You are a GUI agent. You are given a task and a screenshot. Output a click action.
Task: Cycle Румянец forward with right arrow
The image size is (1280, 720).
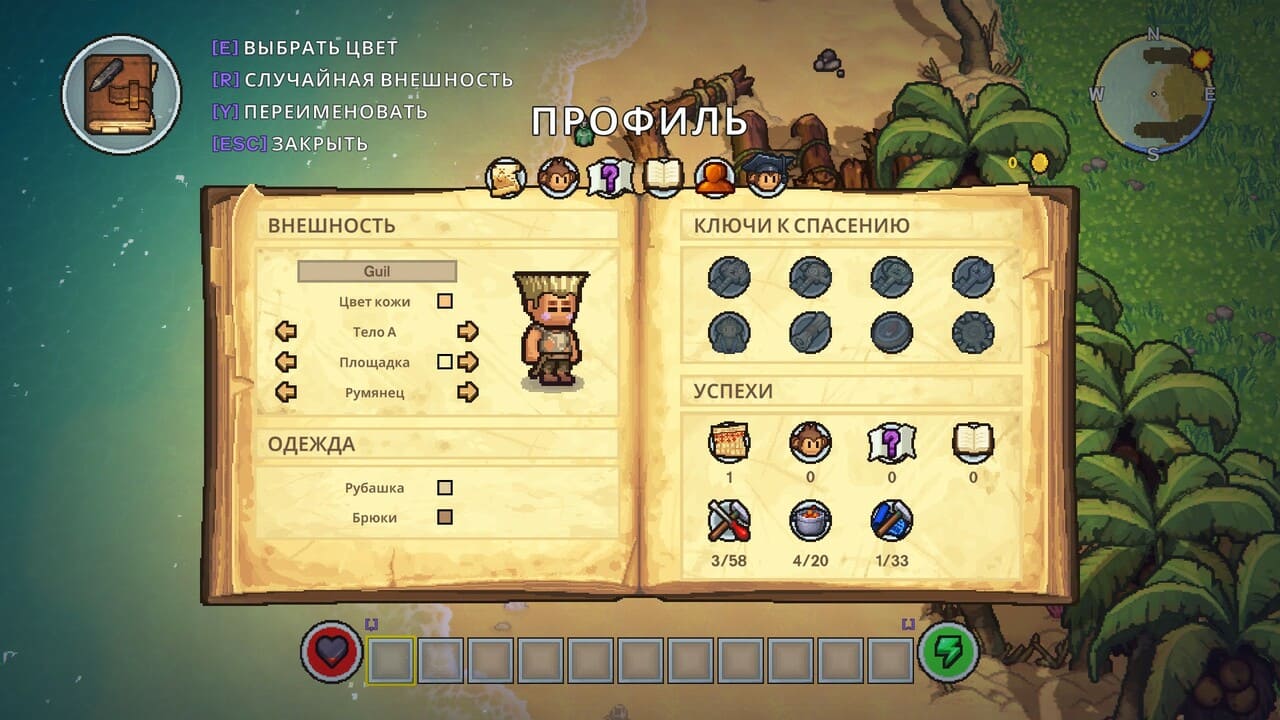tap(467, 392)
